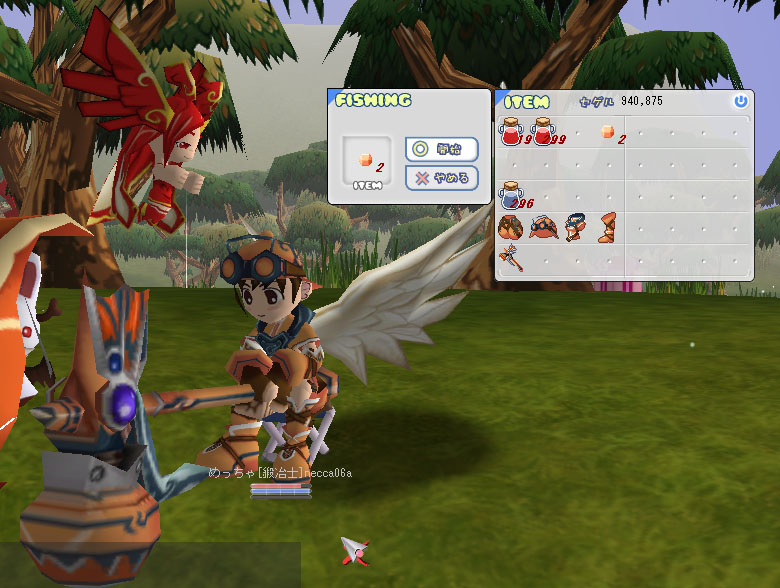Cancel fishing with the やめる button
This screenshot has width=780, height=588.
pyautogui.click(x=441, y=178)
